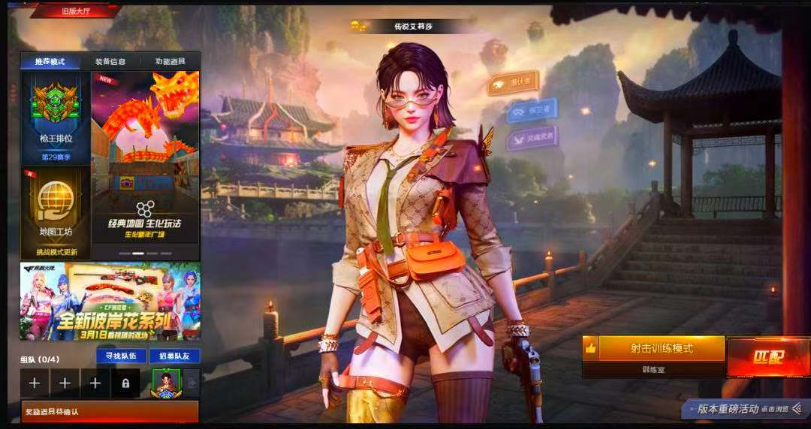The image size is (811, 429).
Task: Click the locked team slot
Action: pos(125,383)
